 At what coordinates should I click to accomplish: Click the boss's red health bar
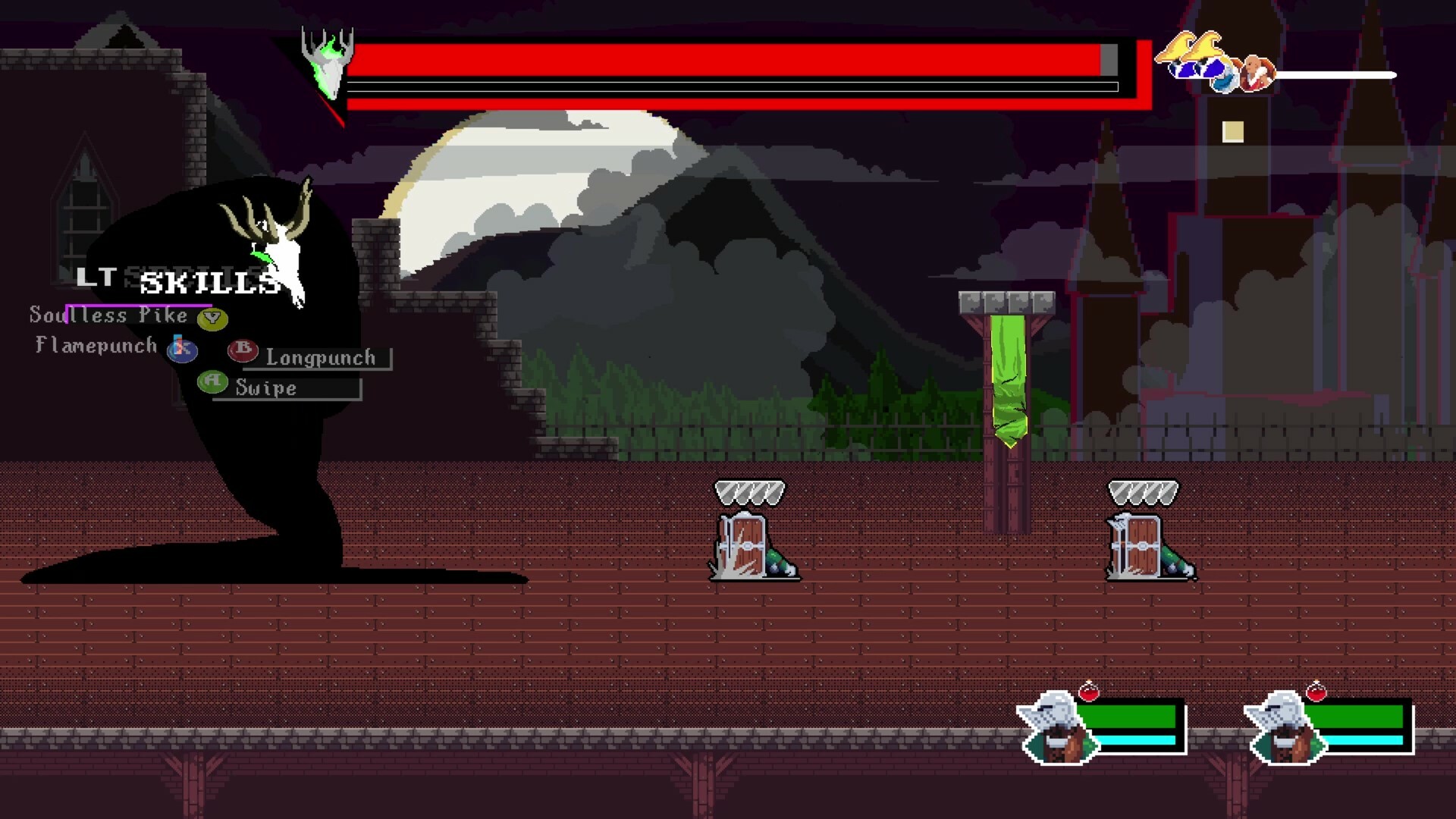(720, 57)
